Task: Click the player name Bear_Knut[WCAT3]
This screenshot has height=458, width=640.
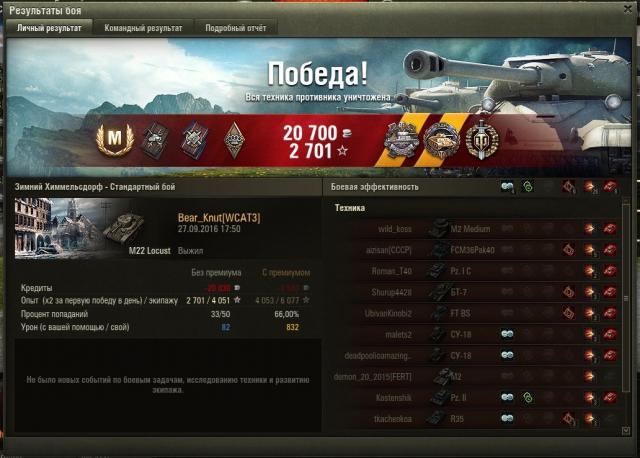Action: [x=219, y=217]
